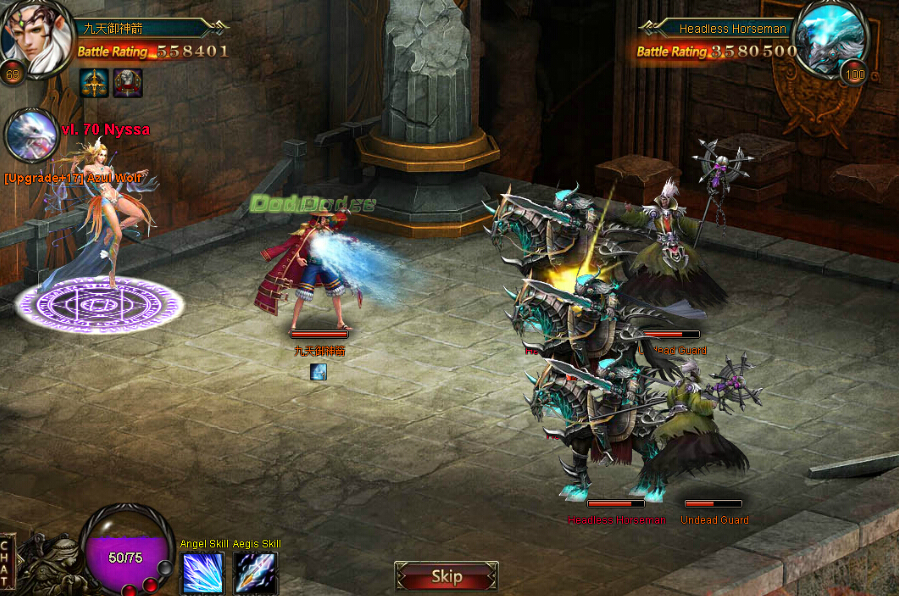Activate the Aegis Skill icon
This screenshot has height=596, width=899.
[255, 573]
